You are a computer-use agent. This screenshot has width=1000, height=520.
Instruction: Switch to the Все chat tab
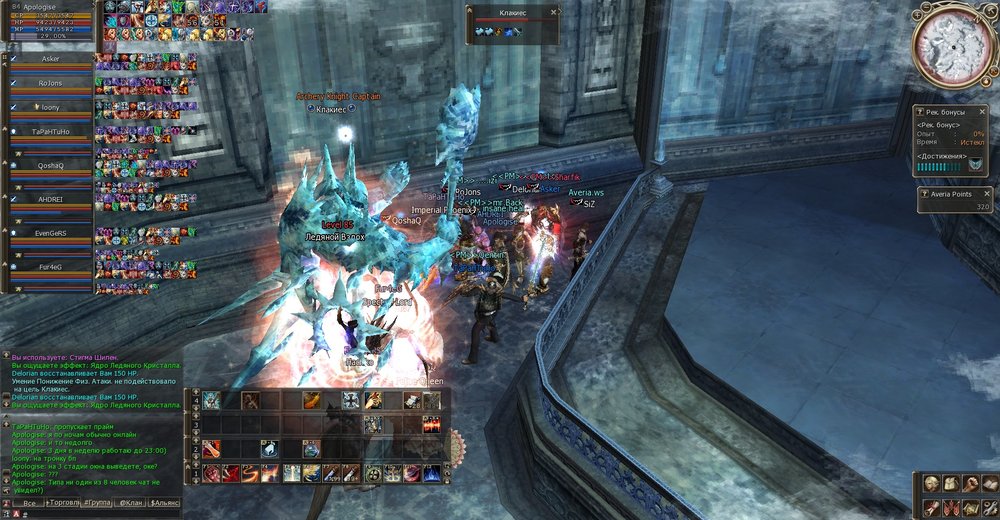29,502
